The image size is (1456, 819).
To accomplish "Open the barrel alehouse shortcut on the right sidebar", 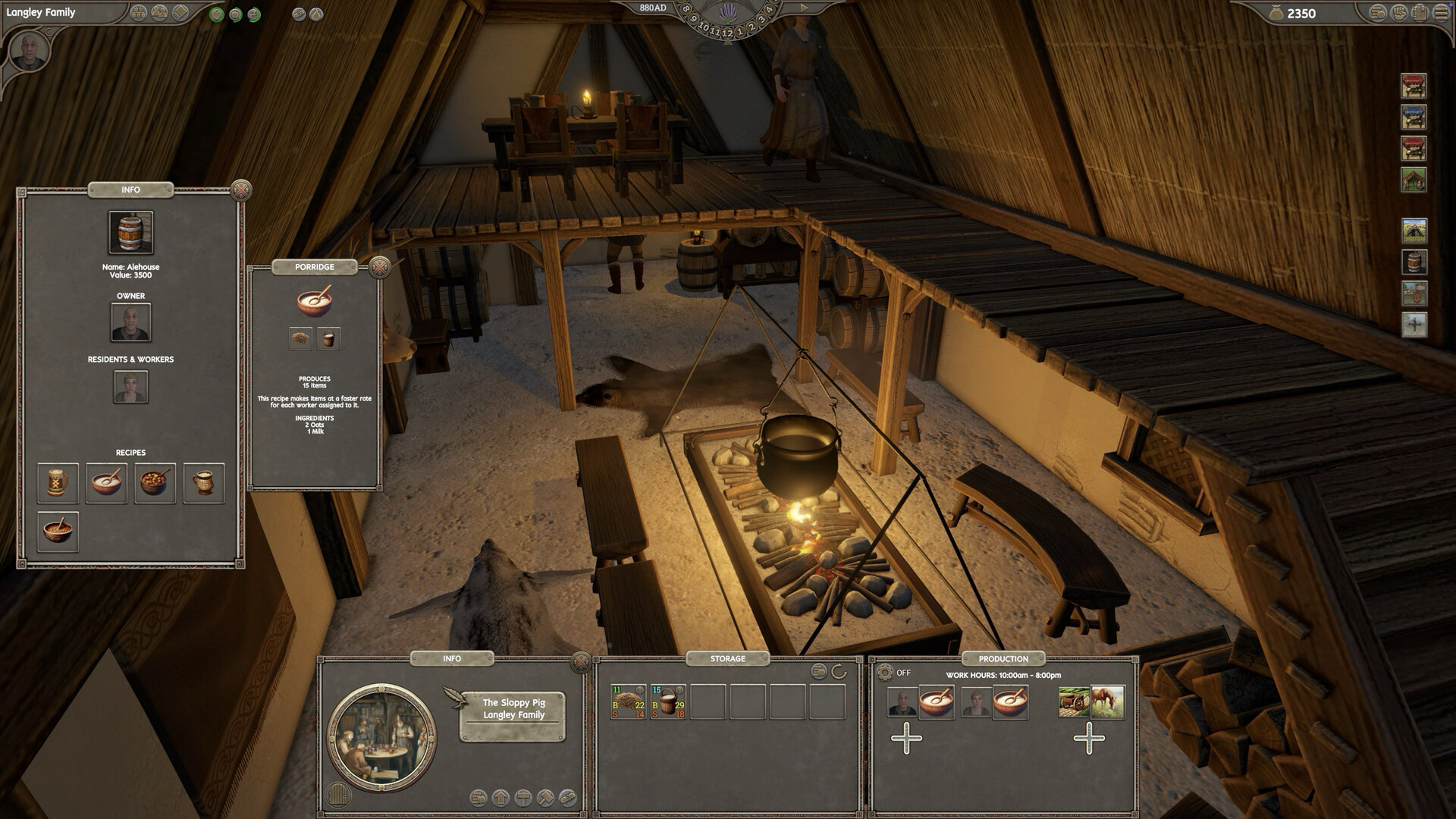I will tap(1414, 262).
